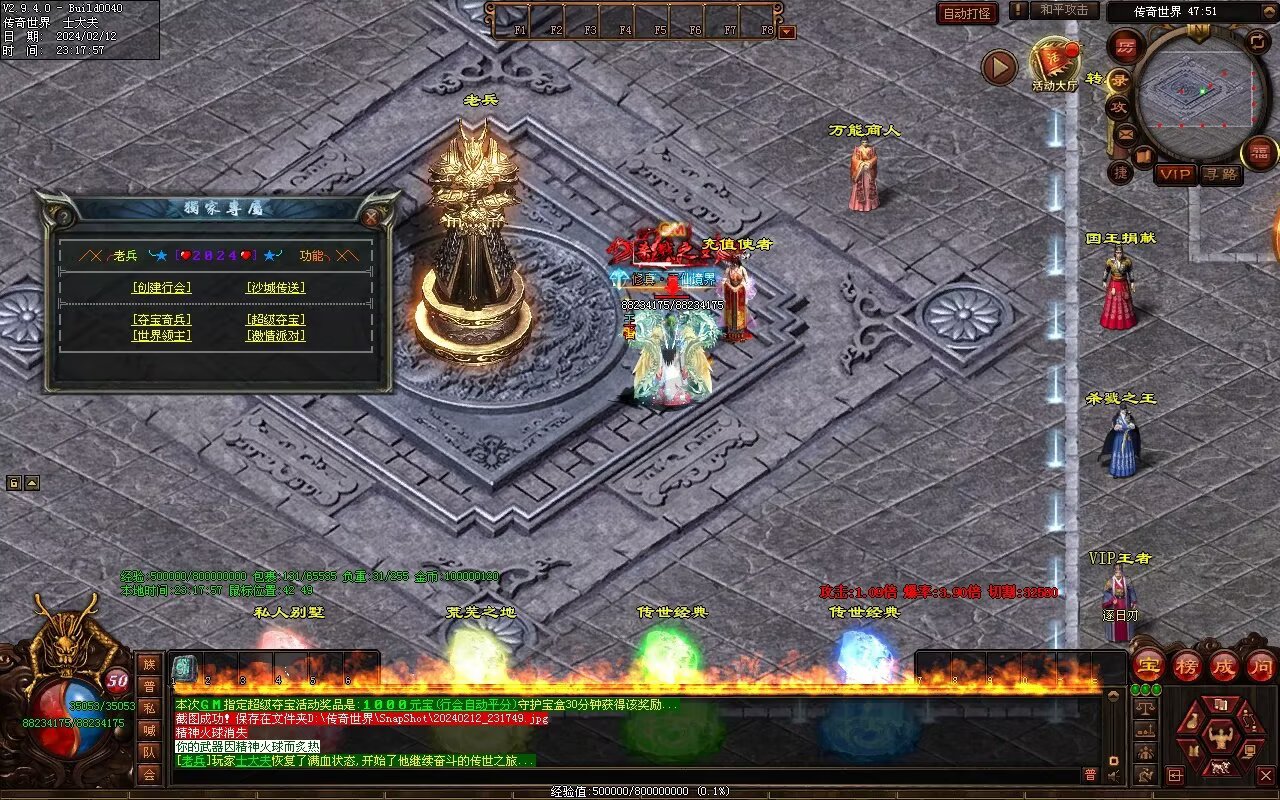This screenshot has height=800, width=1280.
Task: Activate the 寻路 pathfinding button
Action: pyautogui.click(x=1220, y=174)
